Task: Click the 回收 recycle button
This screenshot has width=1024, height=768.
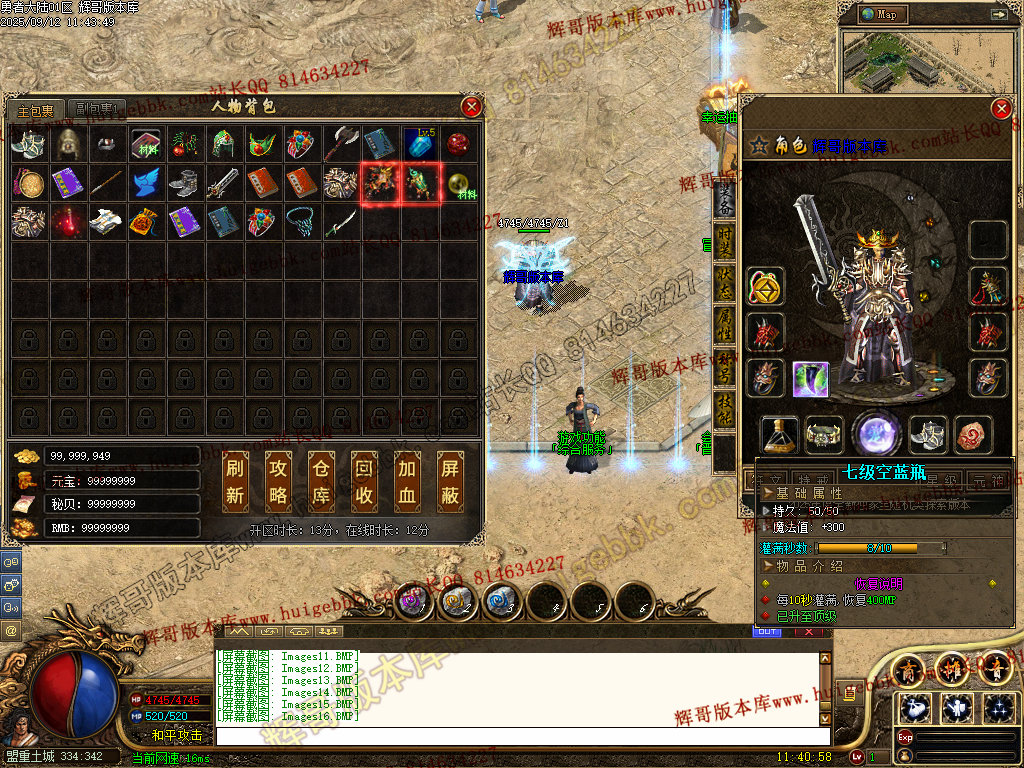Action: click(x=365, y=481)
